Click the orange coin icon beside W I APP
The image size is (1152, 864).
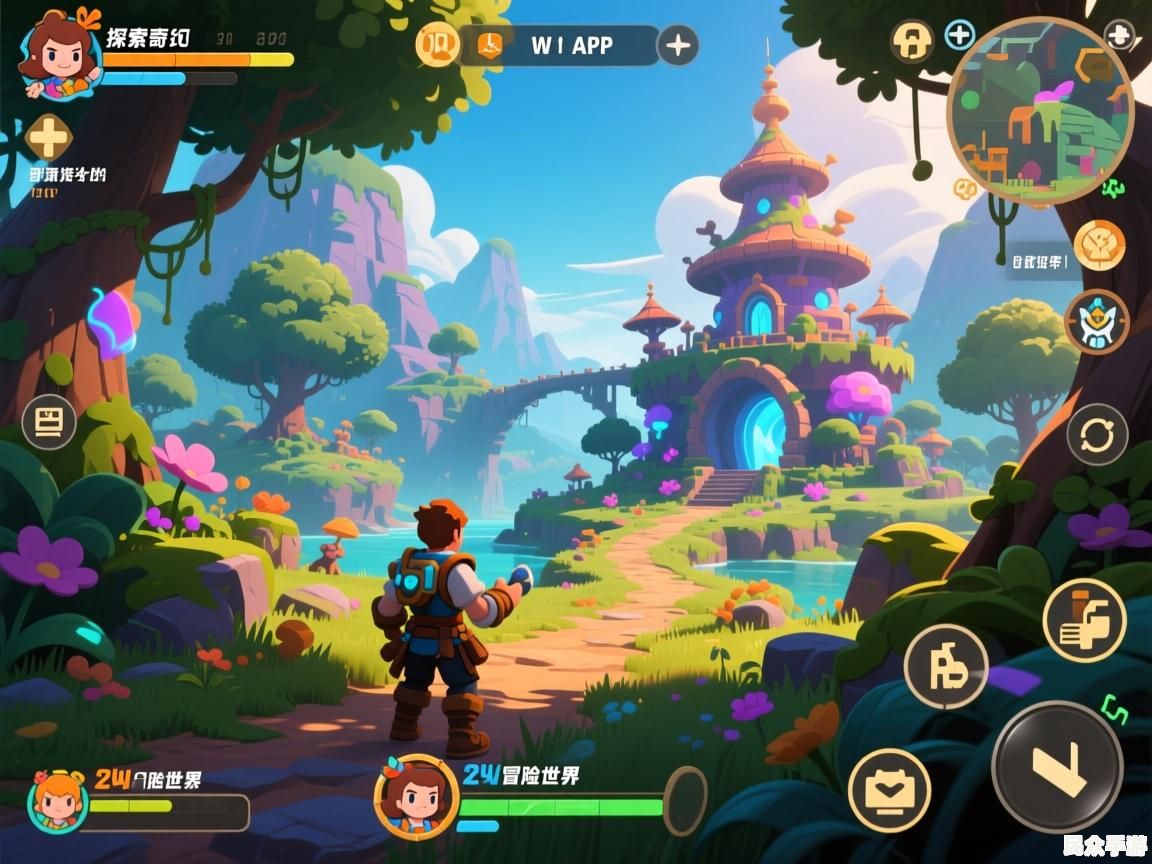click(x=437, y=45)
